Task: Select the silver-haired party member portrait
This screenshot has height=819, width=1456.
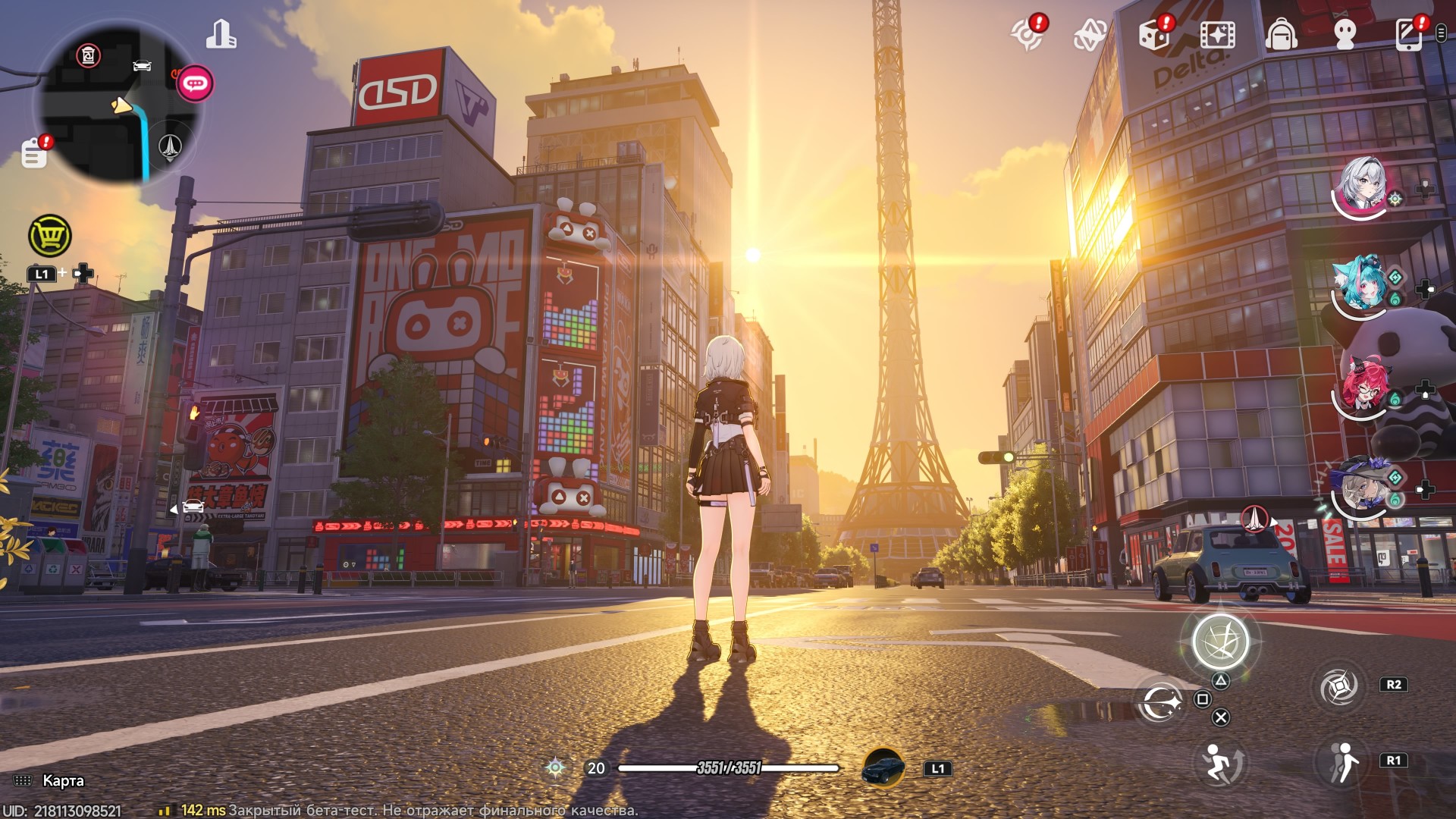Action: coord(1363,186)
